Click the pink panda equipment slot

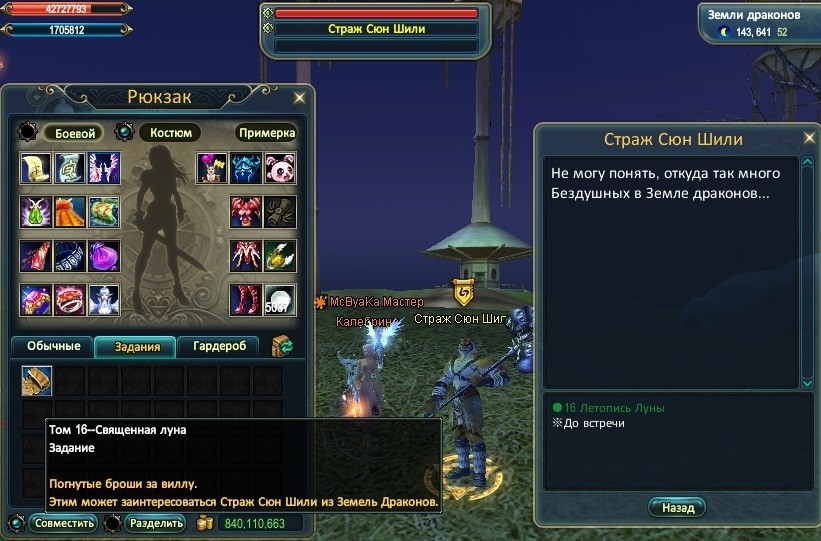point(279,168)
